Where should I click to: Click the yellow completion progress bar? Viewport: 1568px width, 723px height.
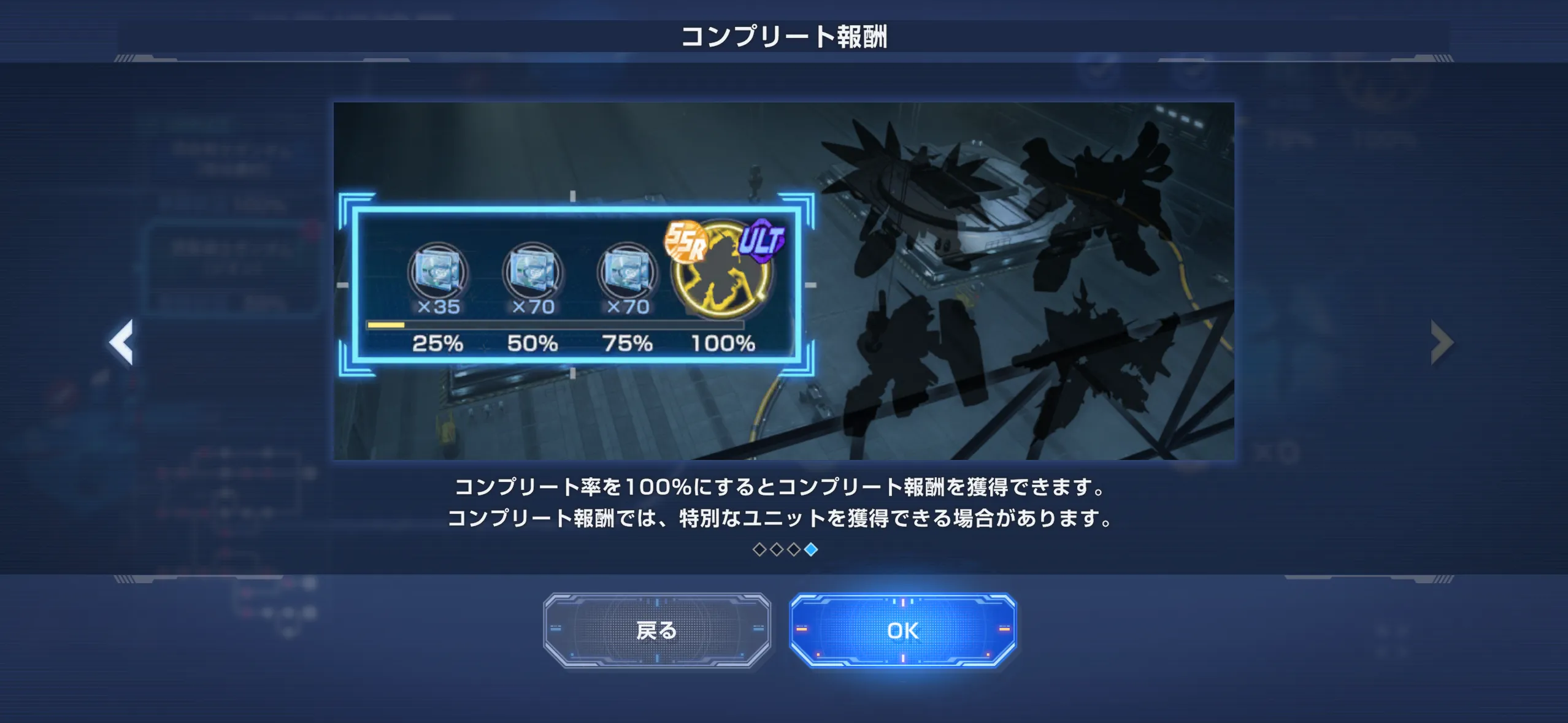385,324
